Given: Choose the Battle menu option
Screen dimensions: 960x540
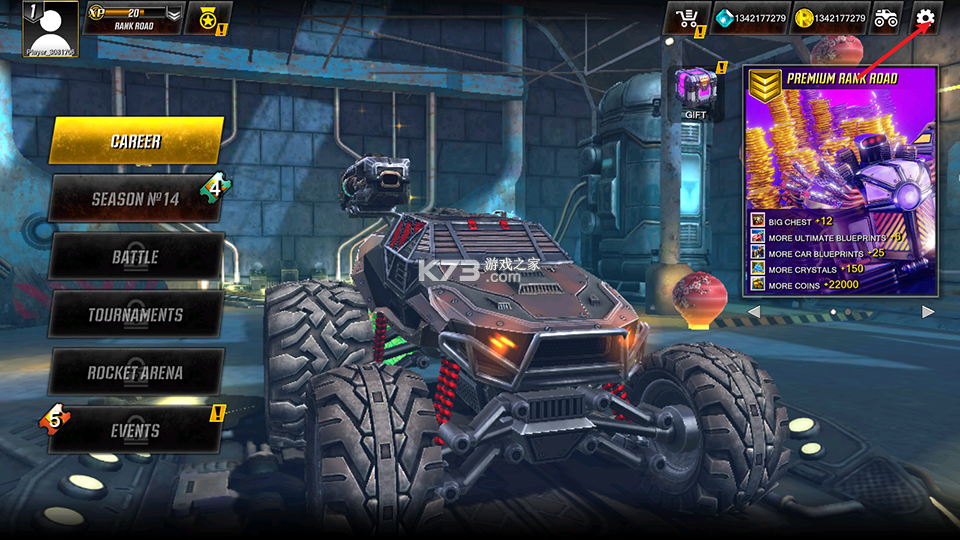Looking at the screenshot, I should pyautogui.click(x=135, y=257).
